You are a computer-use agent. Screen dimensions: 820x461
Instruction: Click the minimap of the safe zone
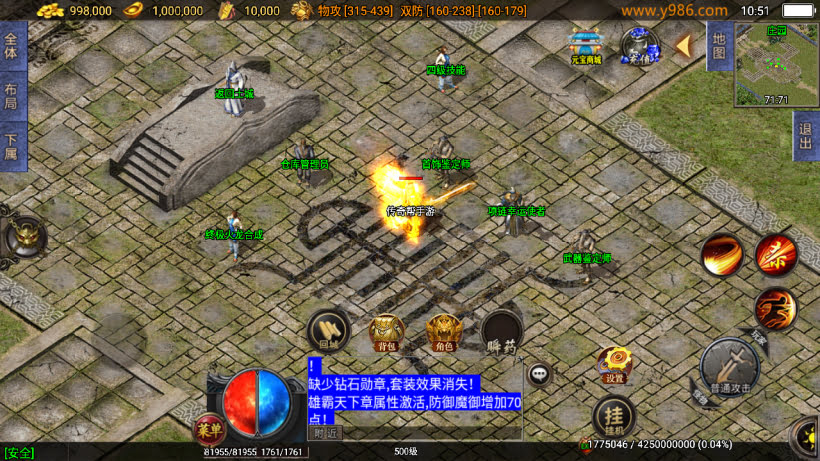click(x=776, y=66)
